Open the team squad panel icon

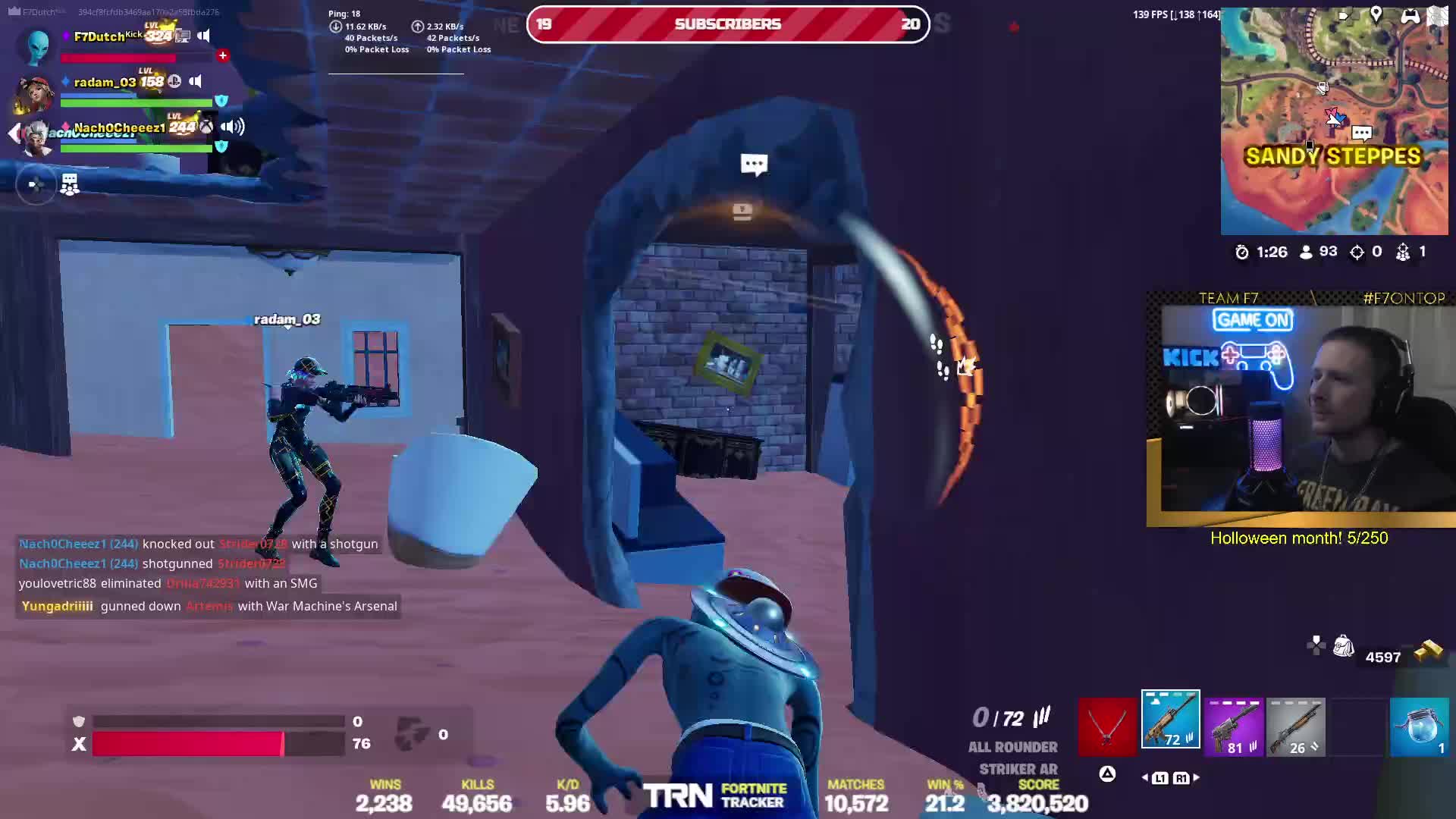click(x=69, y=184)
